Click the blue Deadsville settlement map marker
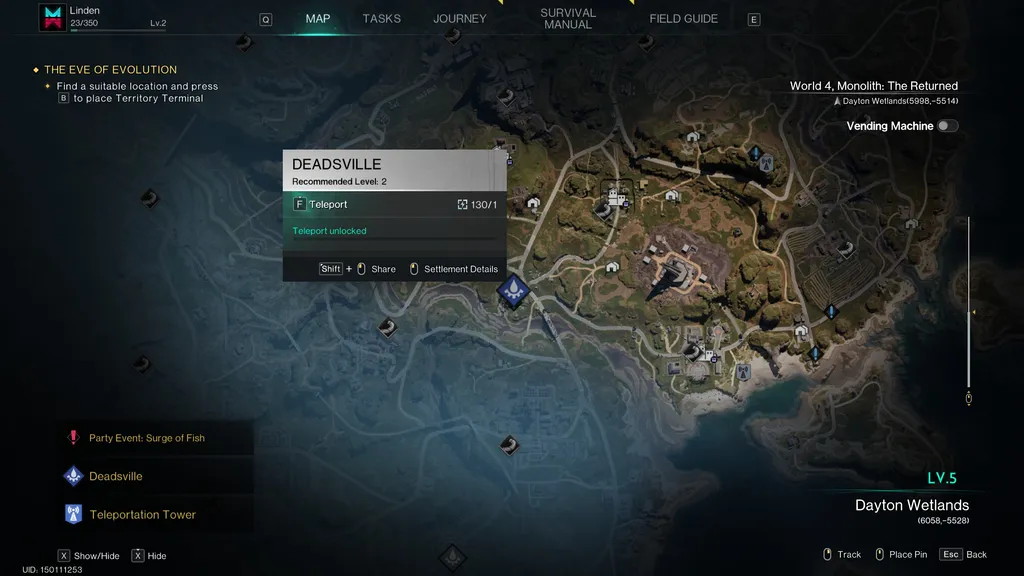Image resolution: width=1024 pixels, height=576 pixels. pyautogui.click(x=513, y=291)
